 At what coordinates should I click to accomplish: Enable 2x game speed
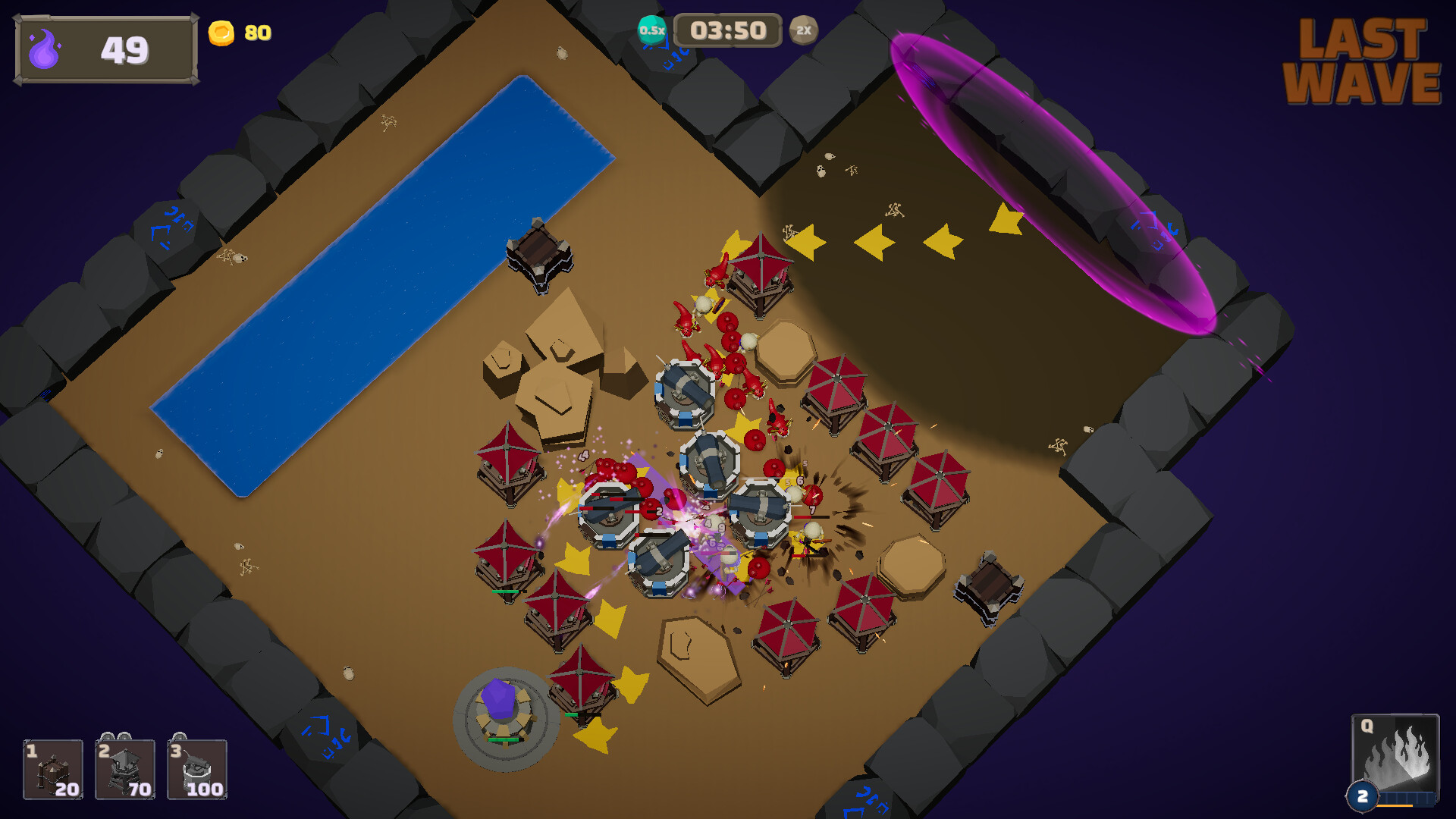pyautogui.click(x=805, y=30)
